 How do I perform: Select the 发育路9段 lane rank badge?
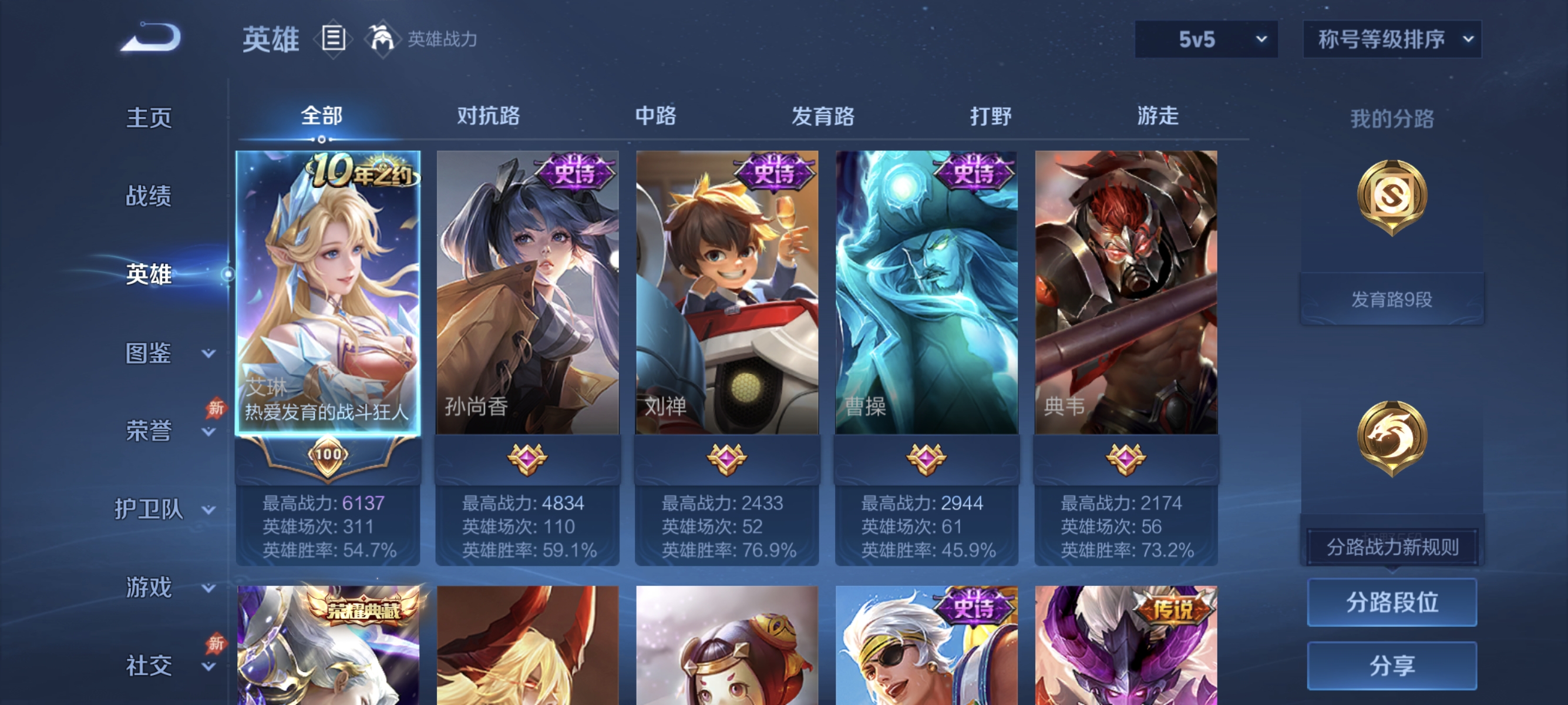(1391, 298)
